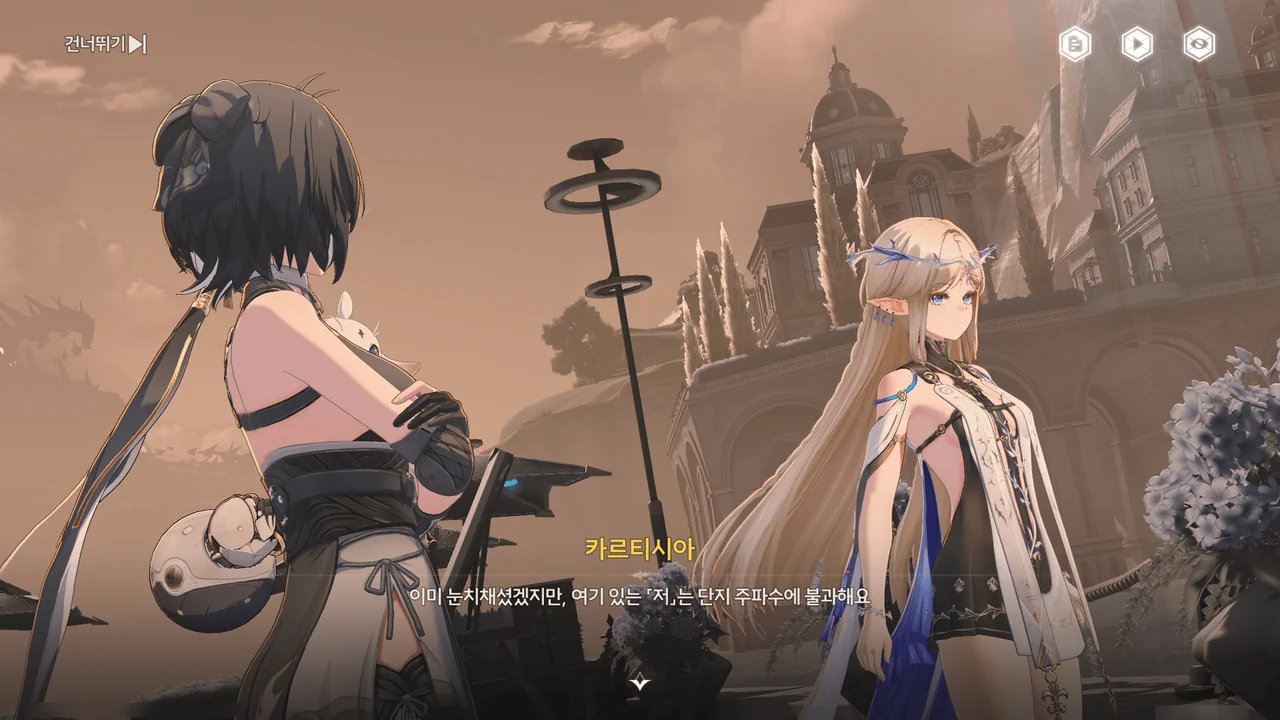
Task: Toggle auto-play dialogue
Action: tap(1137, 44)
